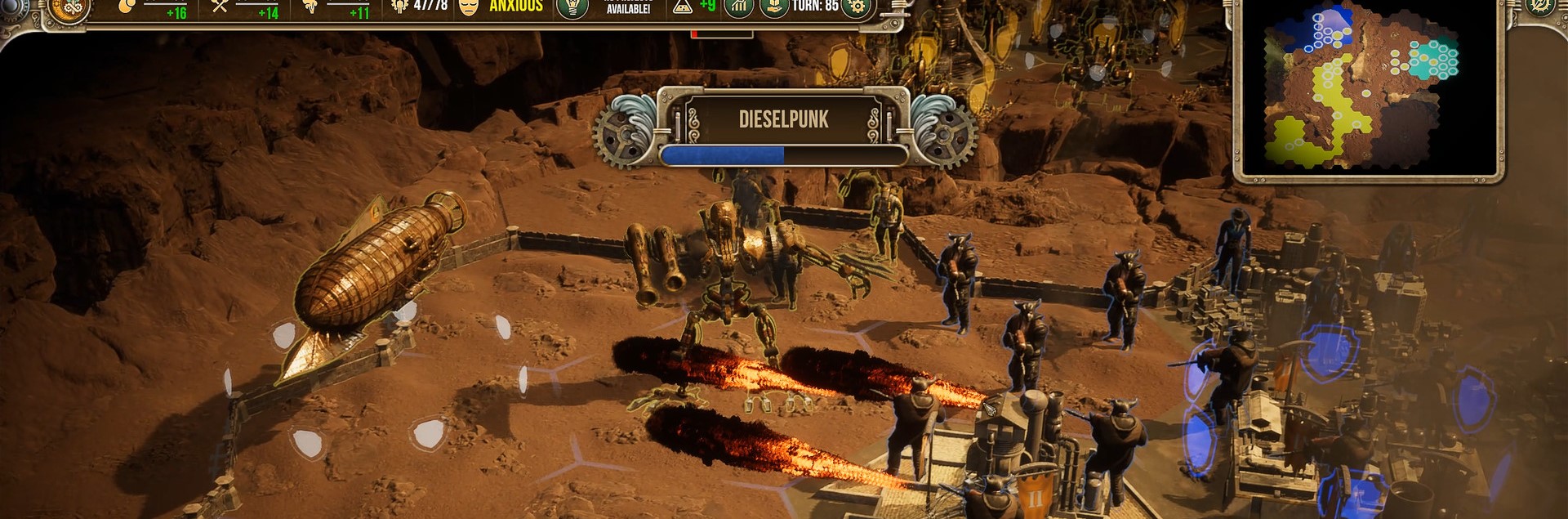The width and height of the screenshot is (1568, 519).
Task: Open the settings gear in top bar
Action: 857,7
